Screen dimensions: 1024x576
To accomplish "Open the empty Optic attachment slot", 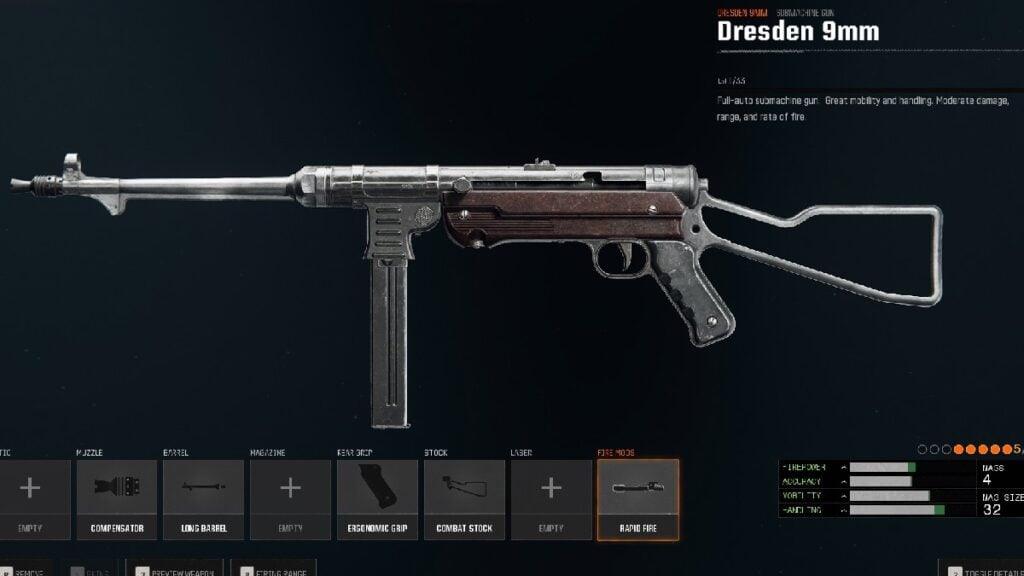I will pyautogui.click(x=30, y=499).
